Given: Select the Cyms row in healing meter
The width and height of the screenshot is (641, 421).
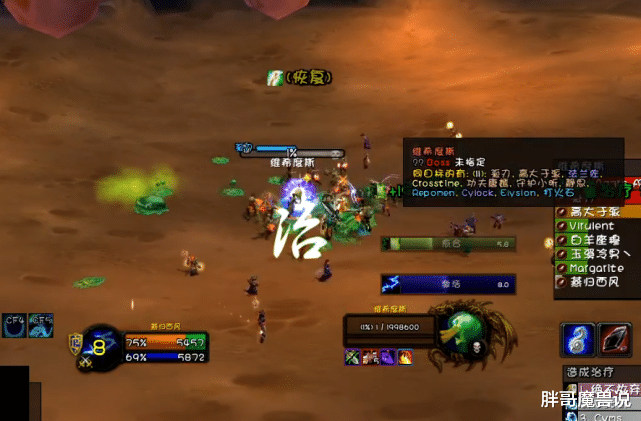Looking at the screenshot, I should tap(600, 415).
